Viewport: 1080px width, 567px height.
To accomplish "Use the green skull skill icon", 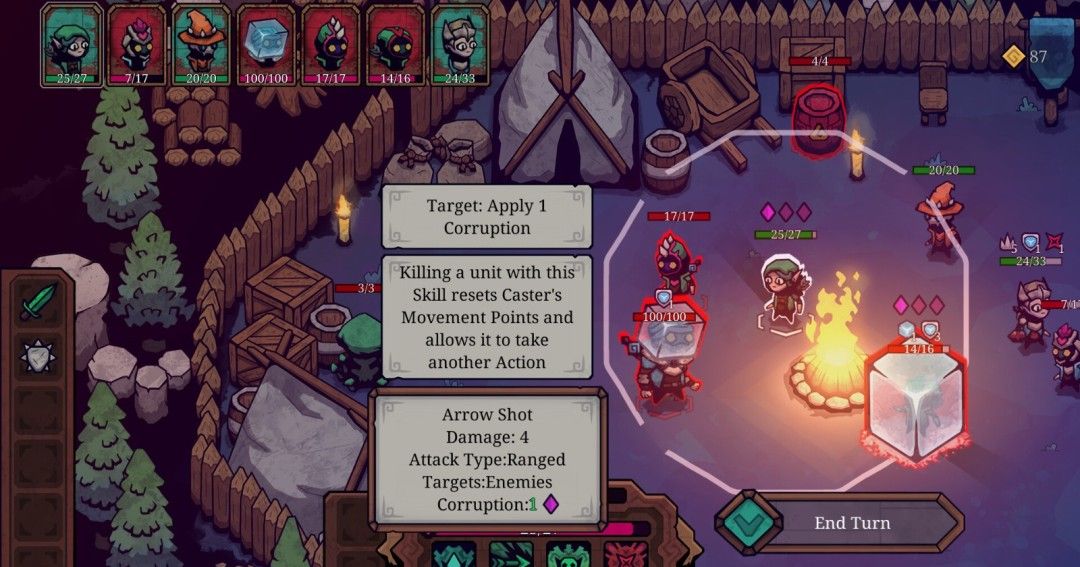I will coord(567,555).
